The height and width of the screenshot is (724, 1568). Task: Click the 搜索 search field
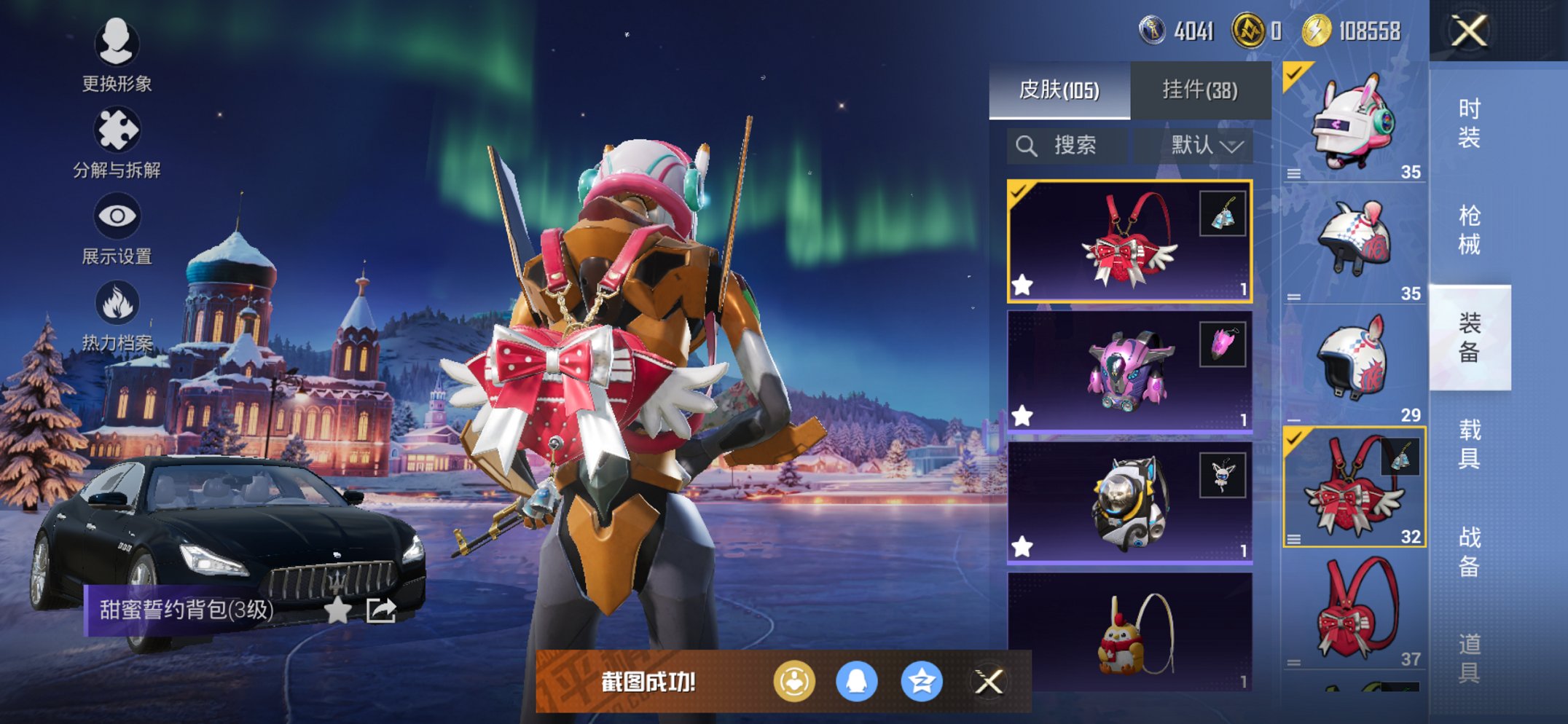pos(1068,146)
